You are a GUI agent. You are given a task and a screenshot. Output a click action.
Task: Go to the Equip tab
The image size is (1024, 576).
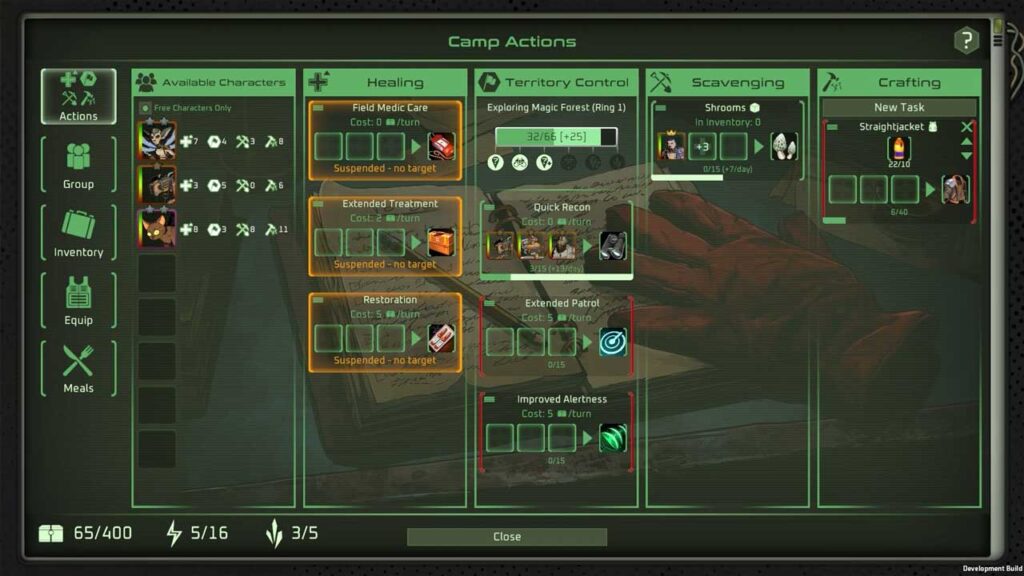click(78, 301)
